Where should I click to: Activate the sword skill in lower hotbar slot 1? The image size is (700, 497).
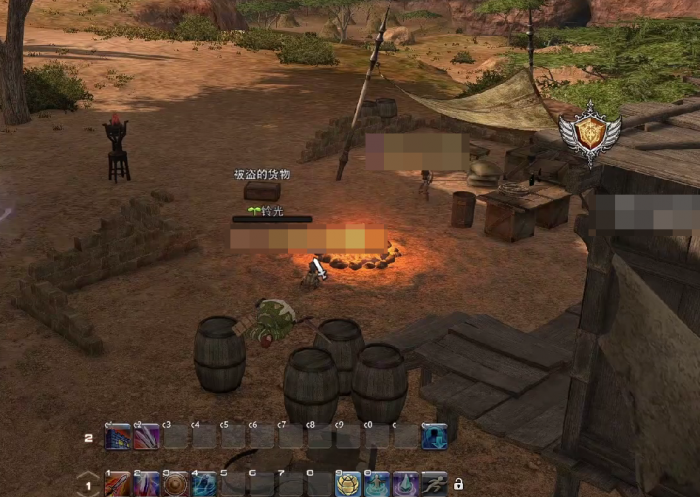click(118, 484)
